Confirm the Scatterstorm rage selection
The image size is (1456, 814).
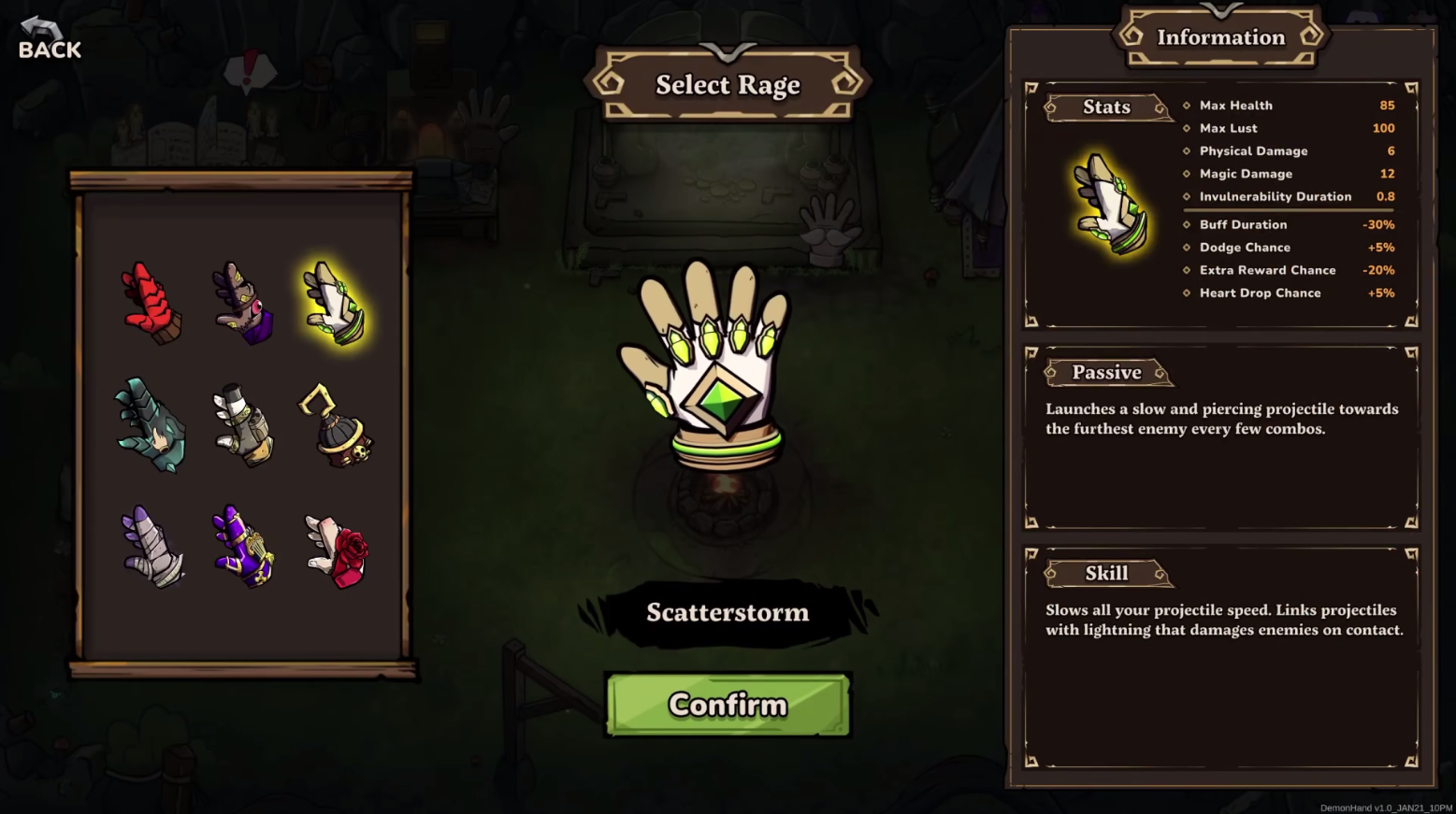[728, 705]
